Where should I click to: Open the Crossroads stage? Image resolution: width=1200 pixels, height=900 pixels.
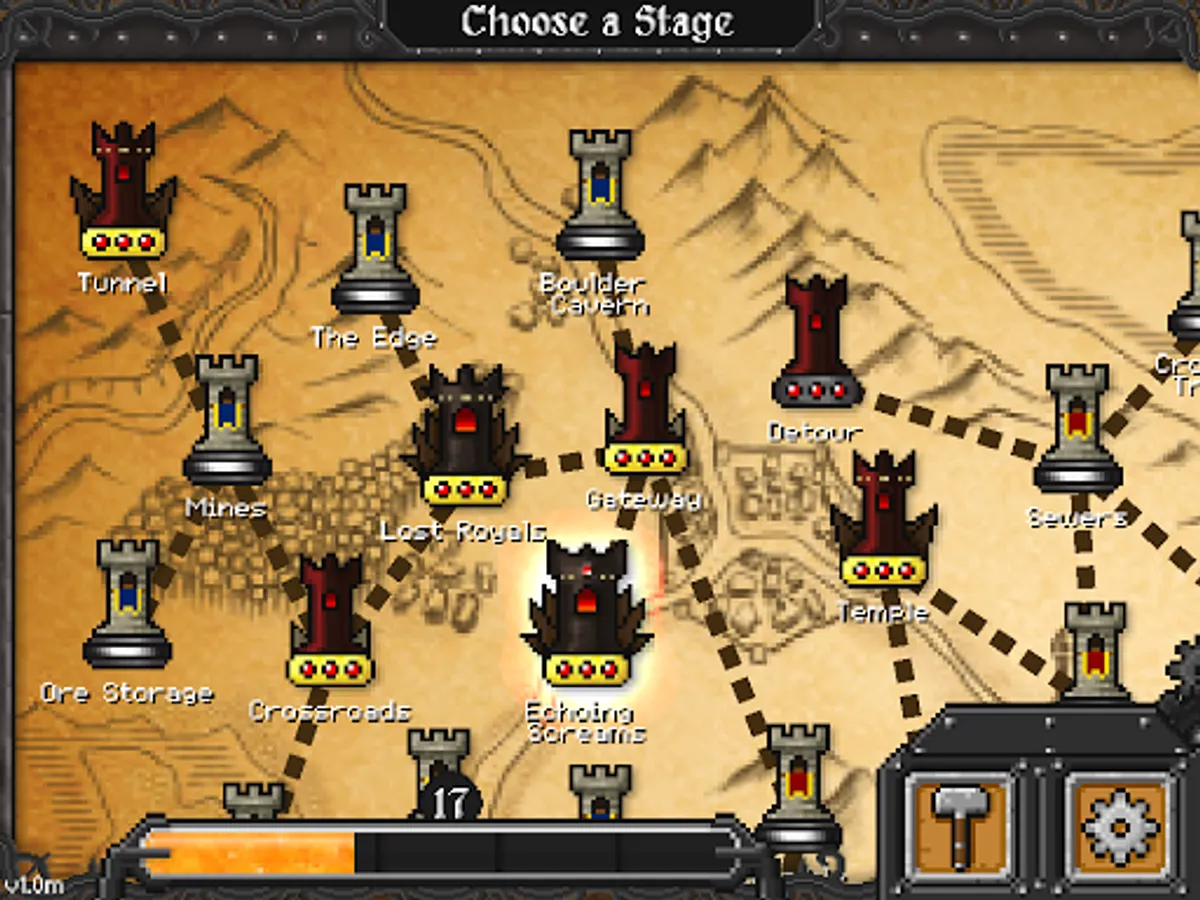coord(330,622)
